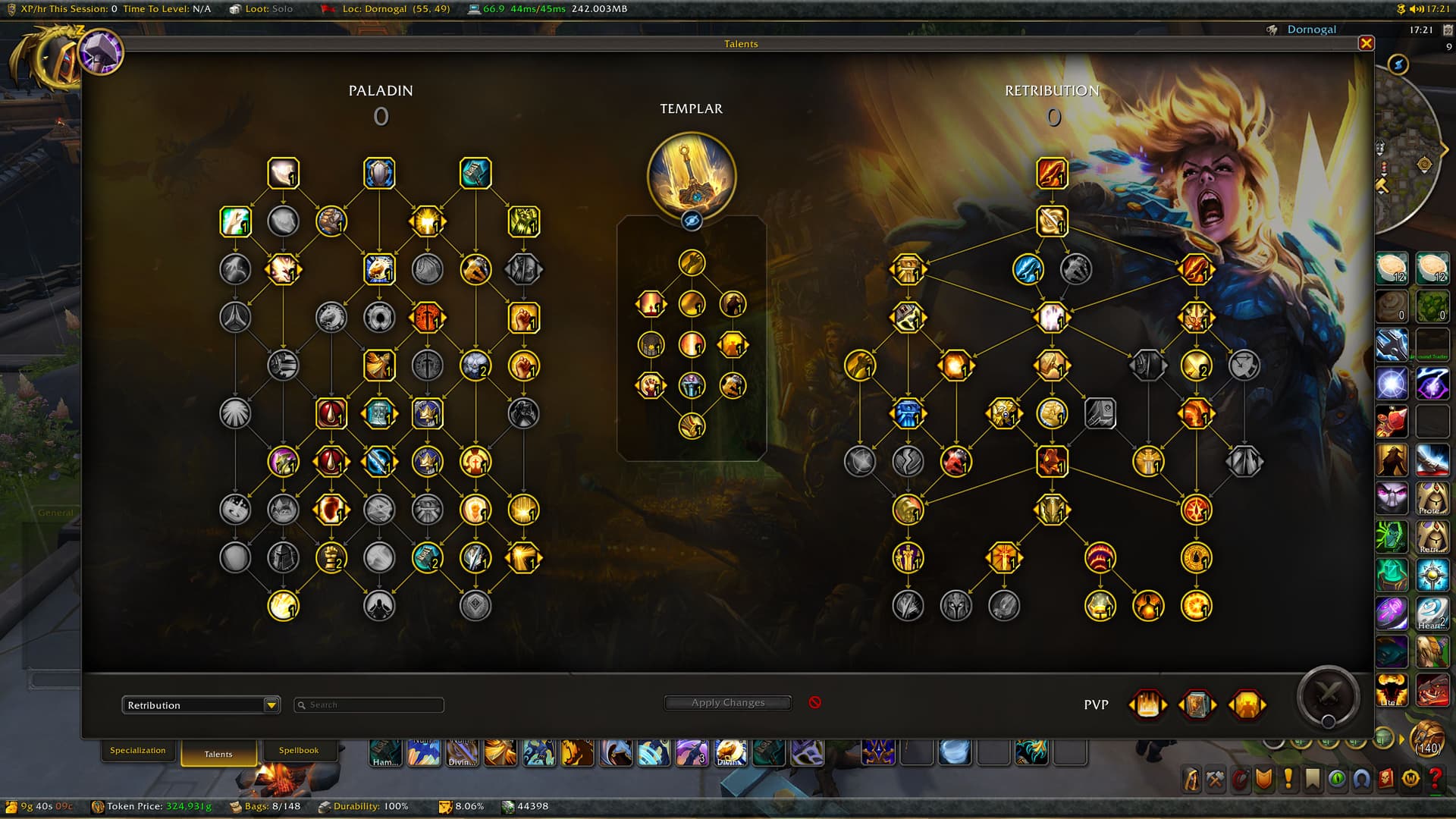
Task: Switch to the Spellbook tab
Action: [298, 751]
